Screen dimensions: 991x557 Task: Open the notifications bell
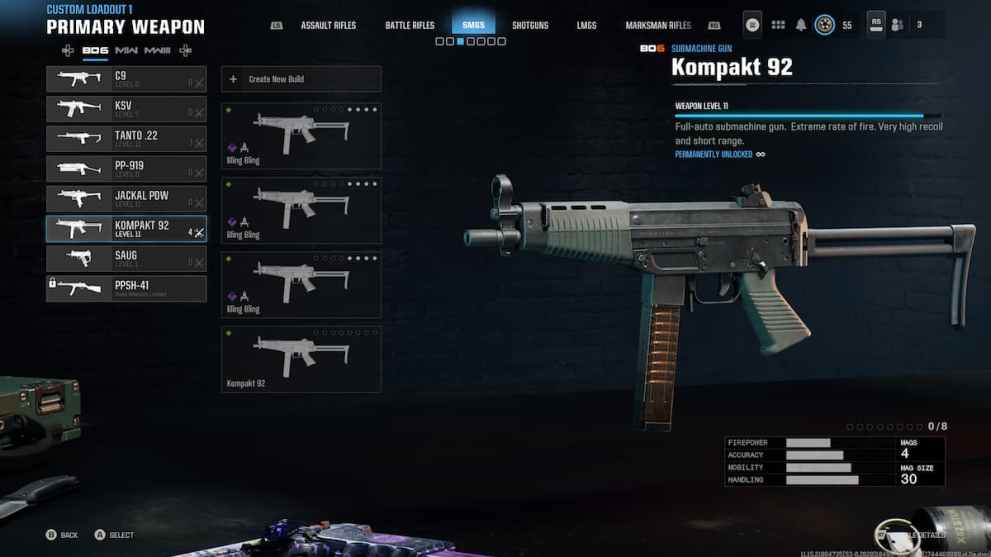pyautogui.click(x=801, y=25)
